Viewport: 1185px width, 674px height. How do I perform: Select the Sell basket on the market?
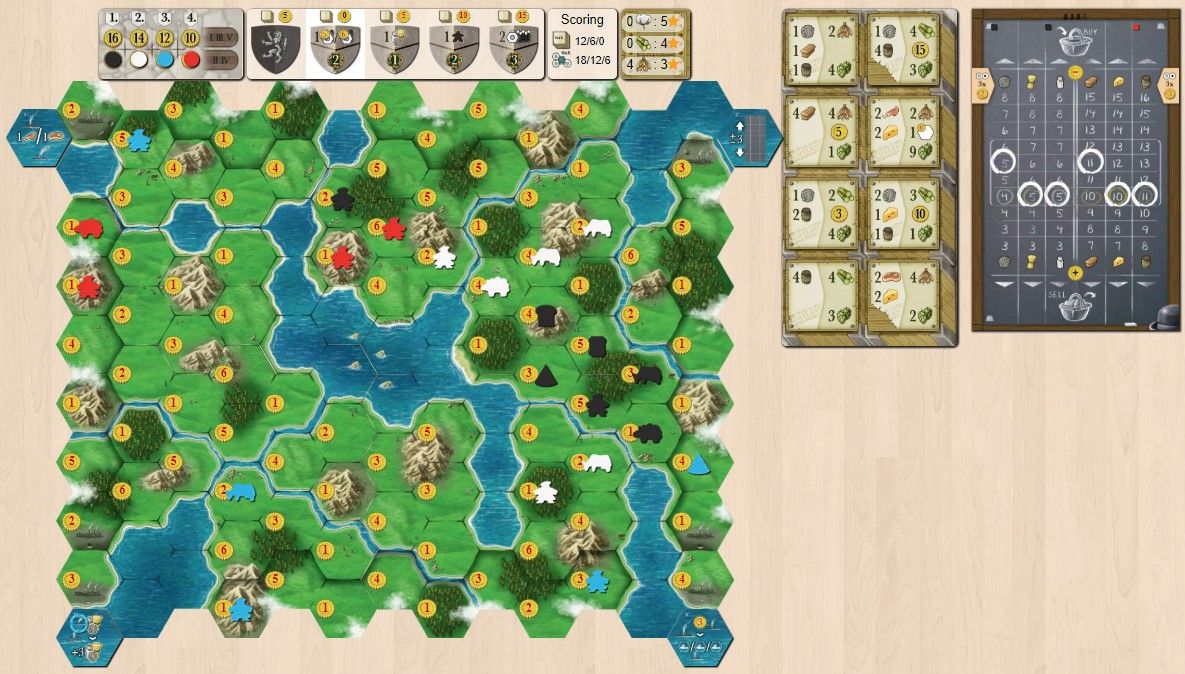1074,305
